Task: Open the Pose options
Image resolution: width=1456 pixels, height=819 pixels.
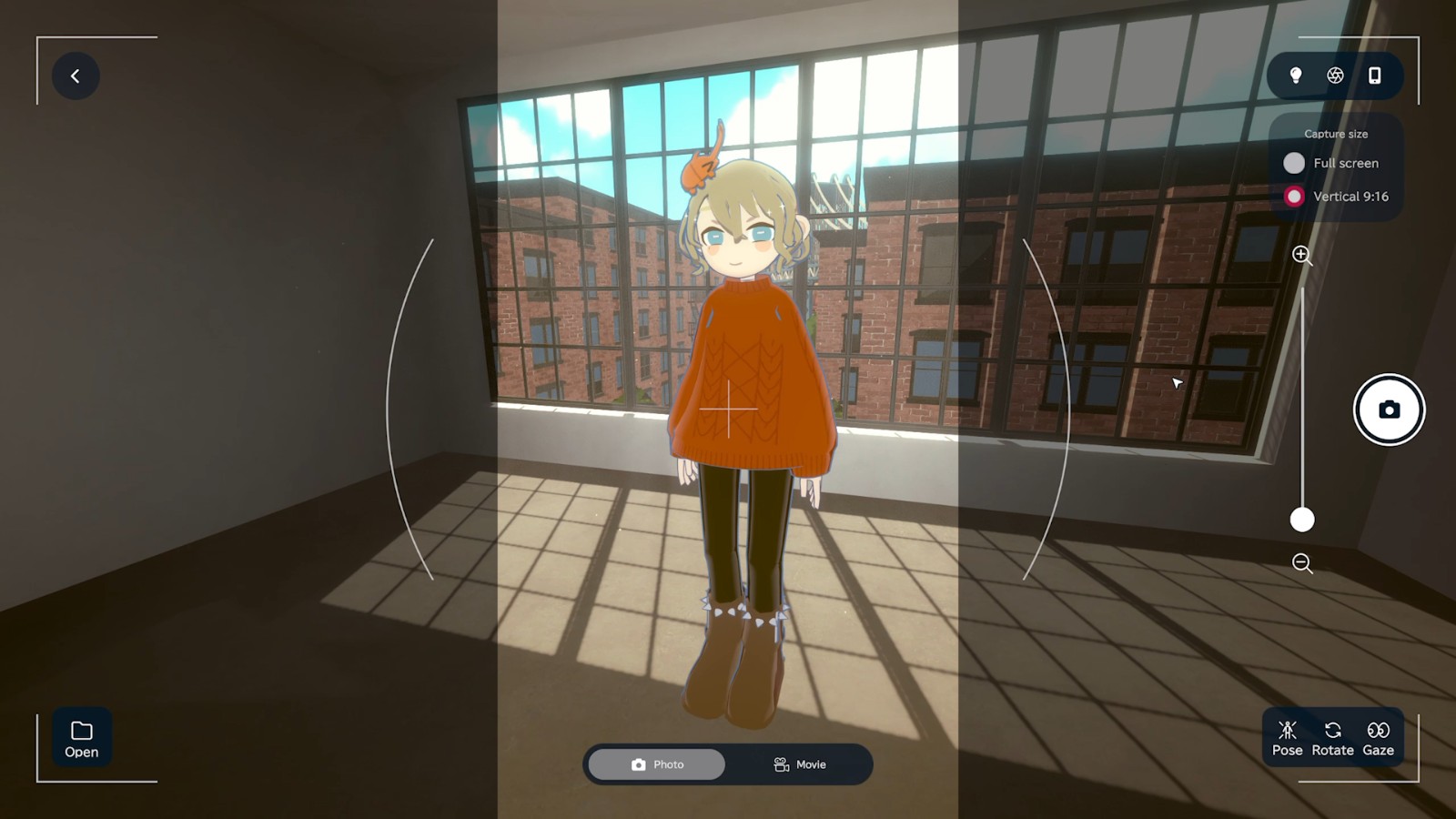Action: tap(1287, 738)
